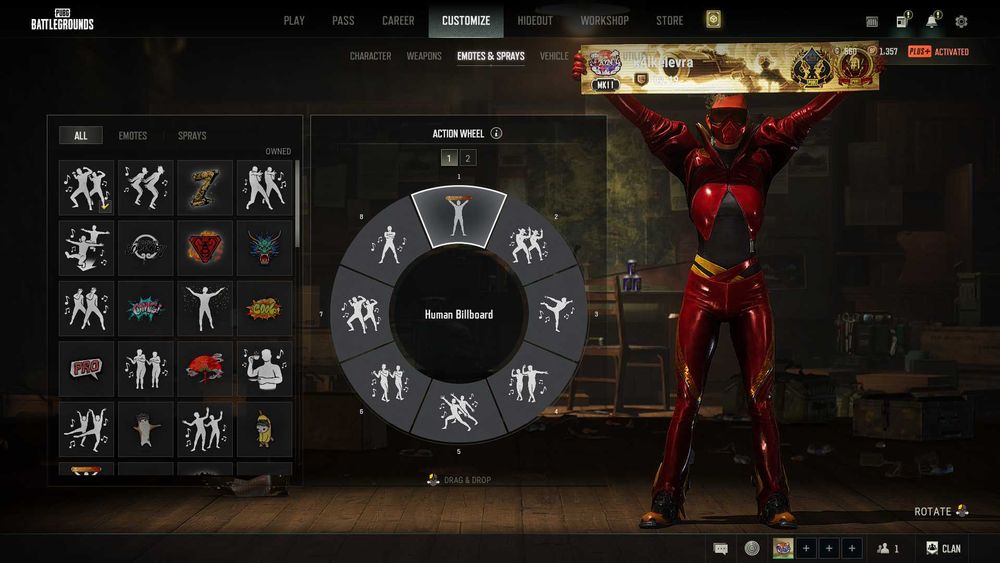This screenshot has height=563, width=1000.
Task: Go to the Store tab
Action: tap(670, 20)
